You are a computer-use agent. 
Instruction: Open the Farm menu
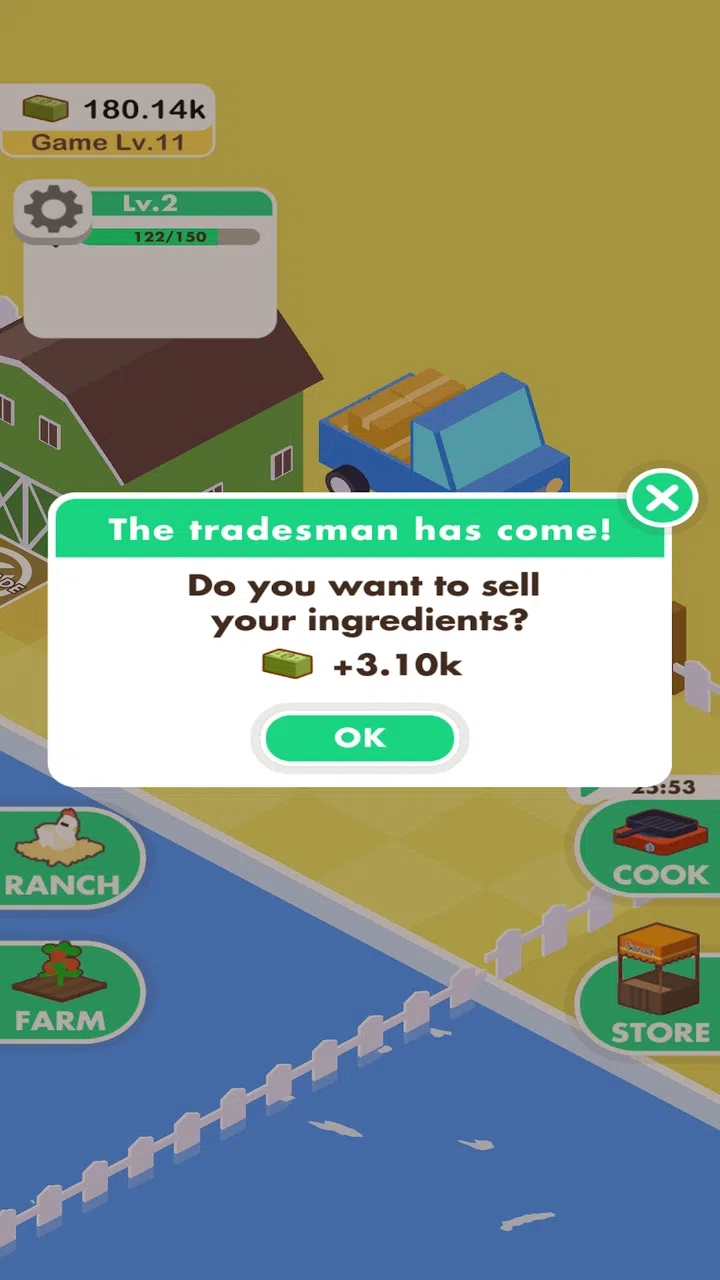tap(62, 991)
